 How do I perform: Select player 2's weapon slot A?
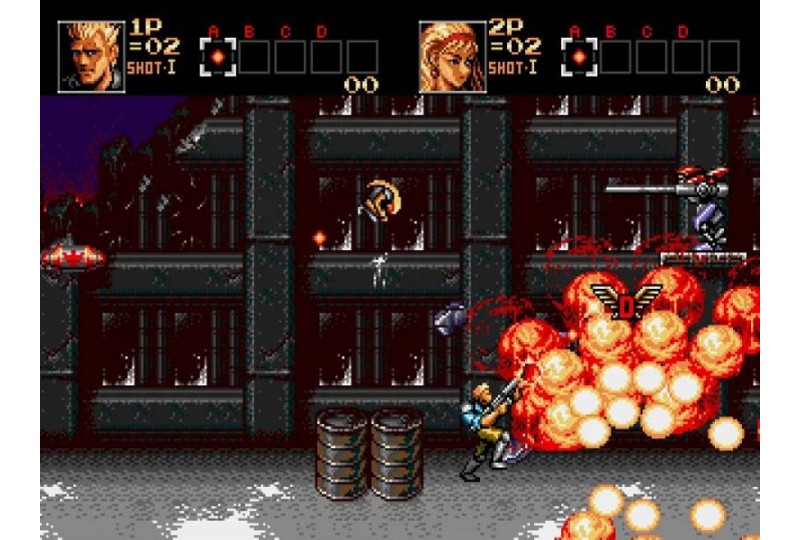click(578, 56)
